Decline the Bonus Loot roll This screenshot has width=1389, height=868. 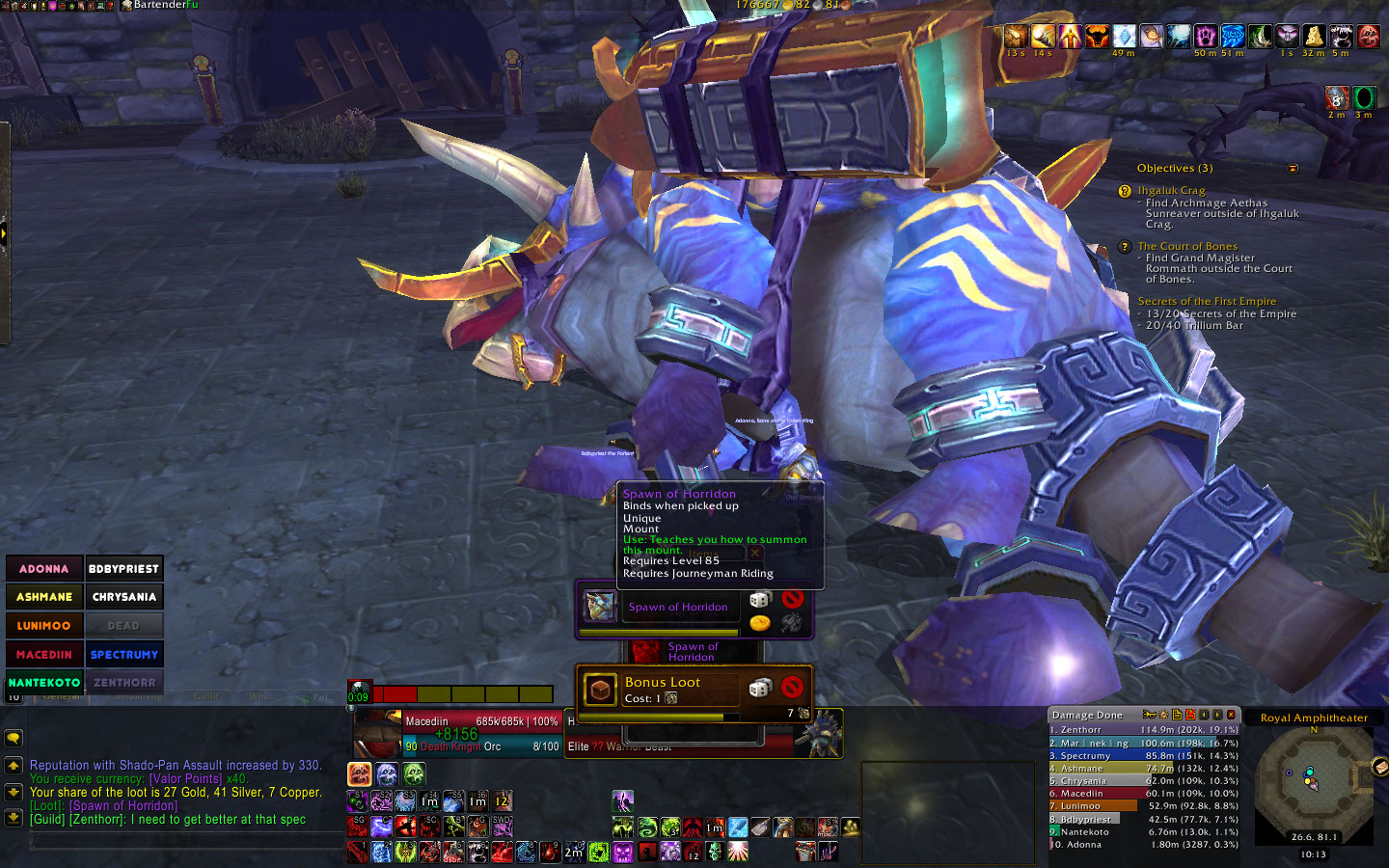[793, 687]
